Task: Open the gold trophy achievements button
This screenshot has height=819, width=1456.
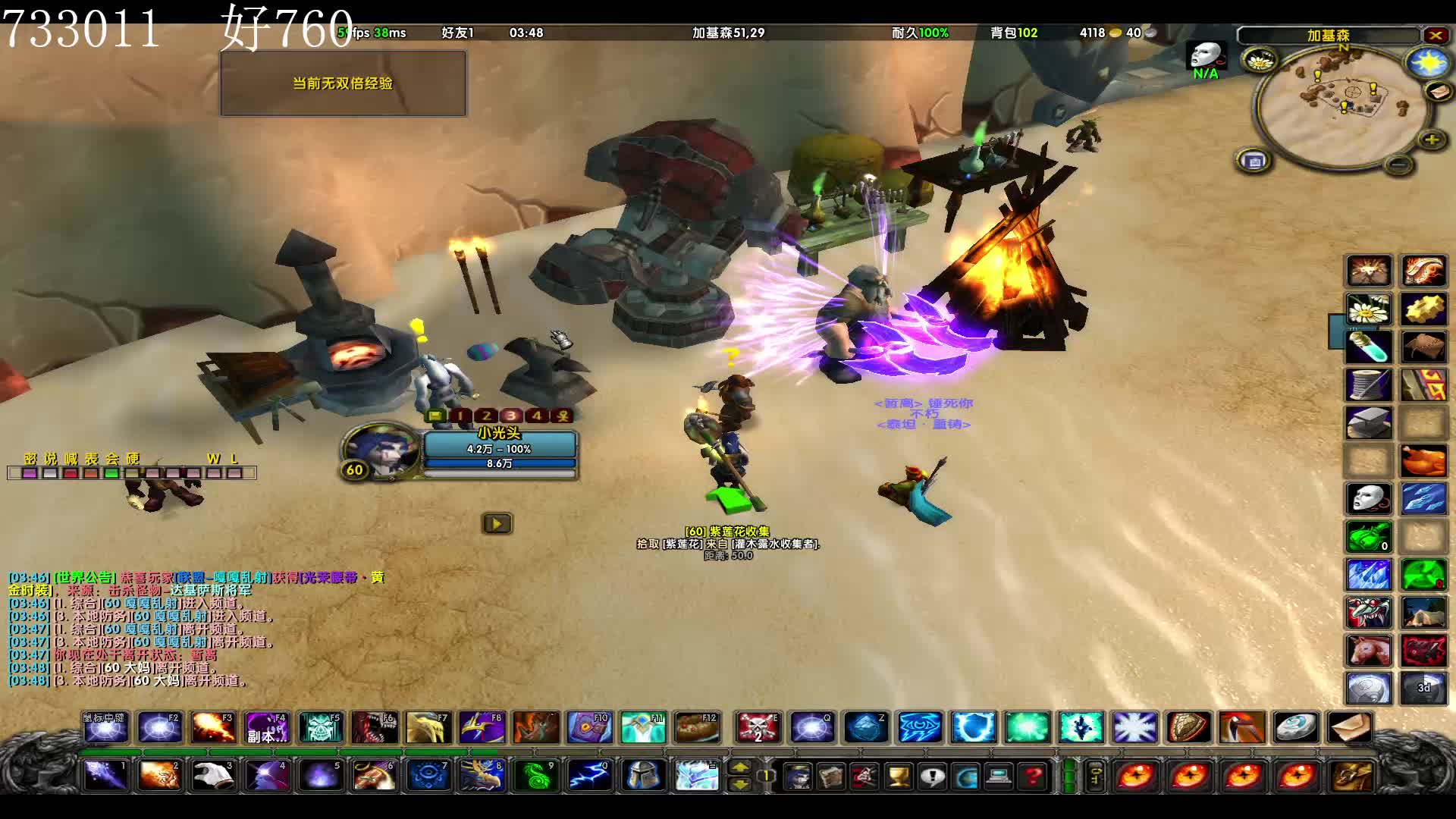Action: [899, 777]
